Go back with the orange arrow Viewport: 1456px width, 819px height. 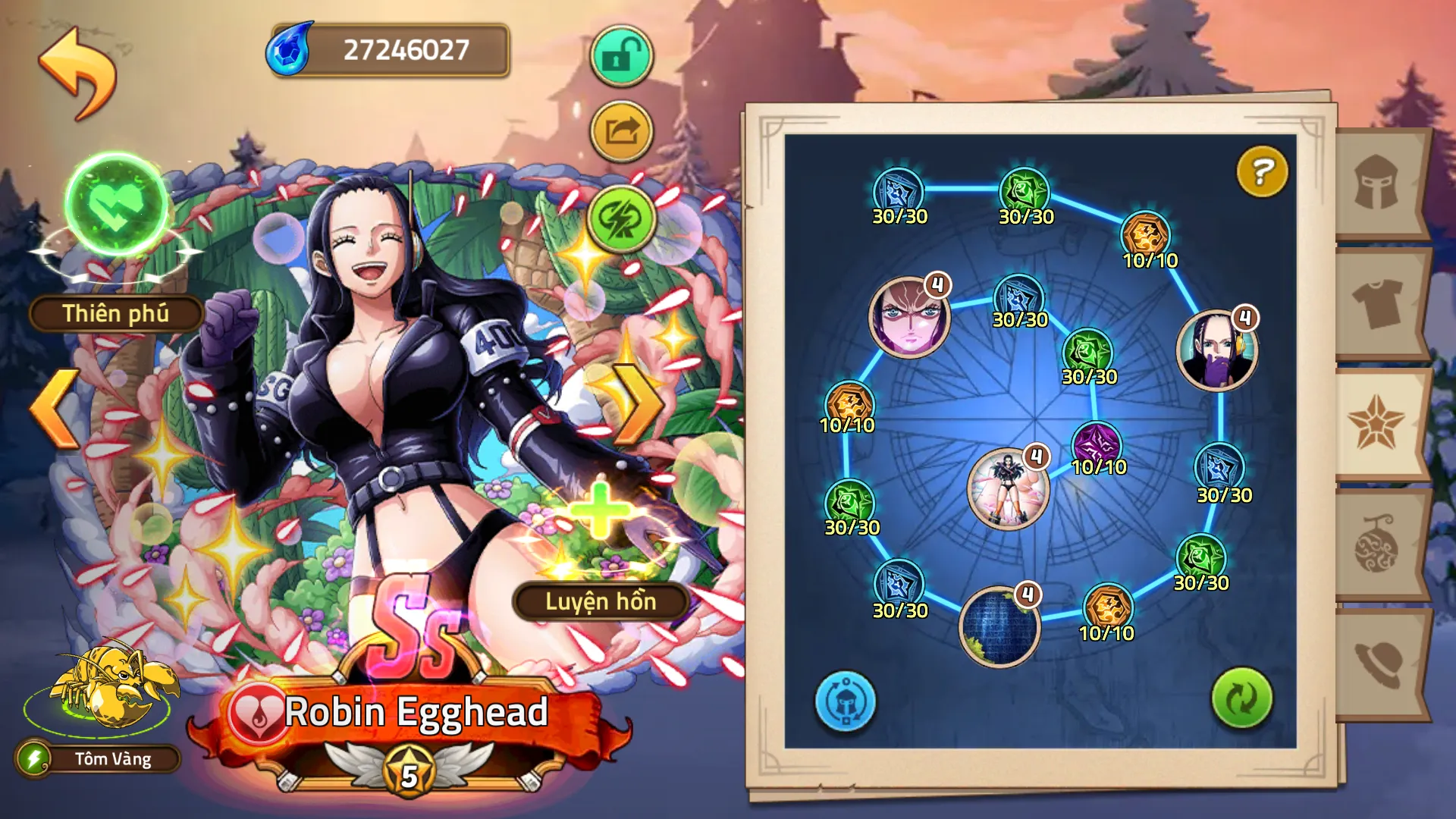(77, 74)
